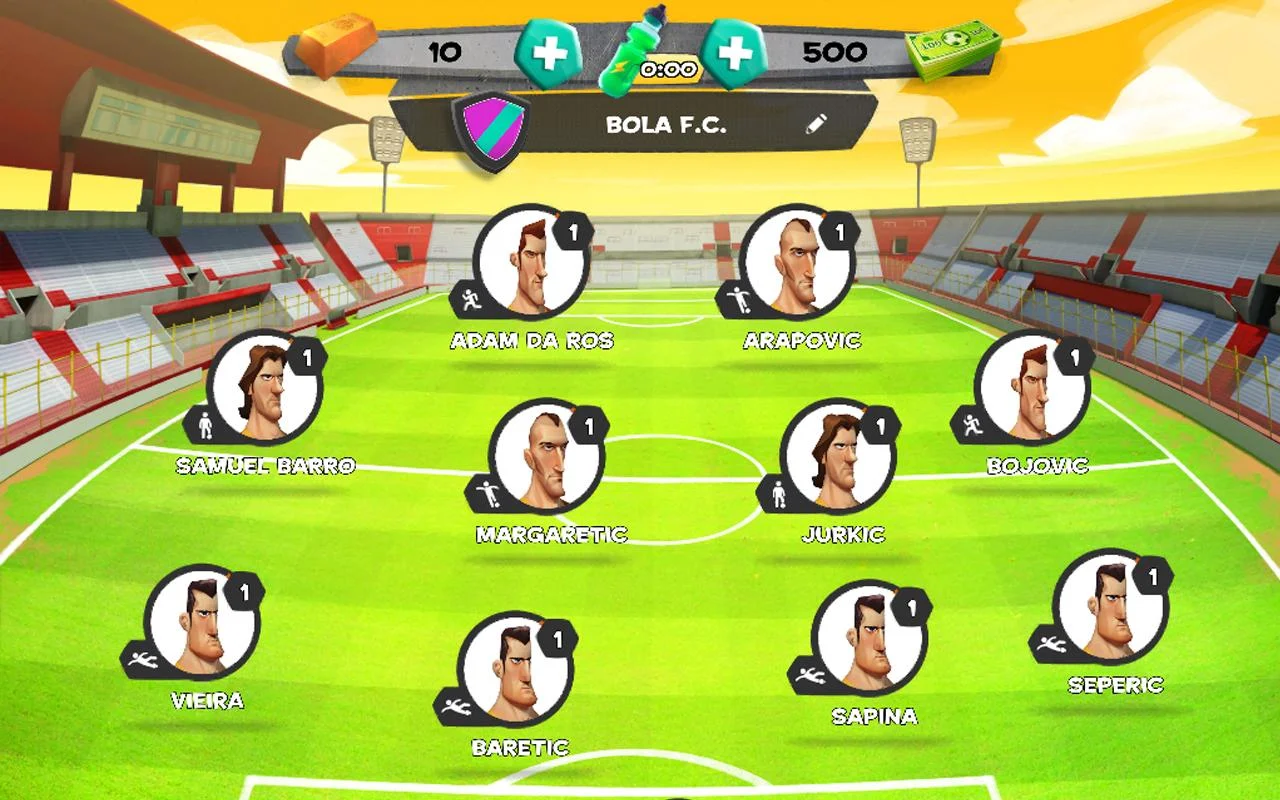Viewport: 1280px width, 800px height.
Task: Click the walking-man icon beside Samuel Barro
Action: [x=204, y=423]
